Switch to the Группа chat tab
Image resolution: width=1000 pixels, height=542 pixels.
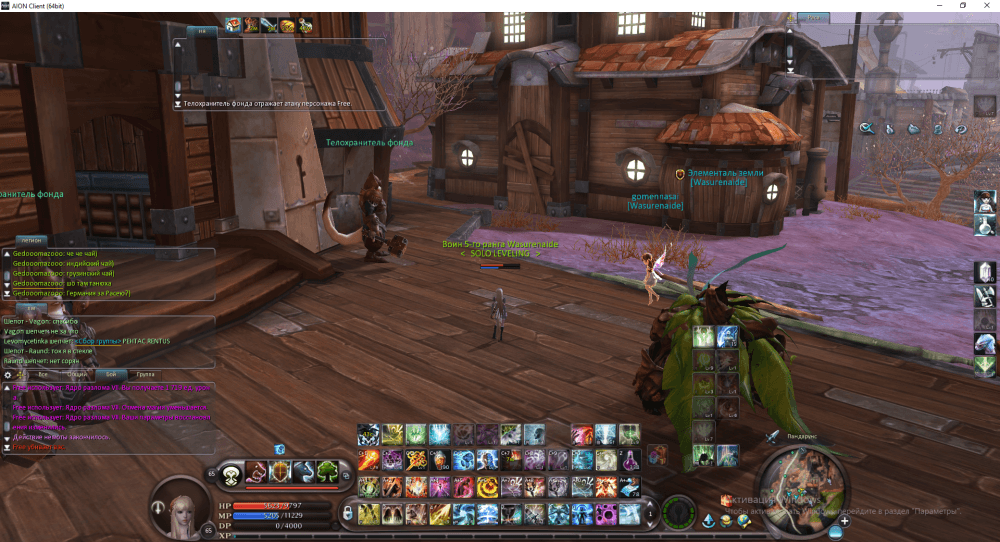(146, 374)
